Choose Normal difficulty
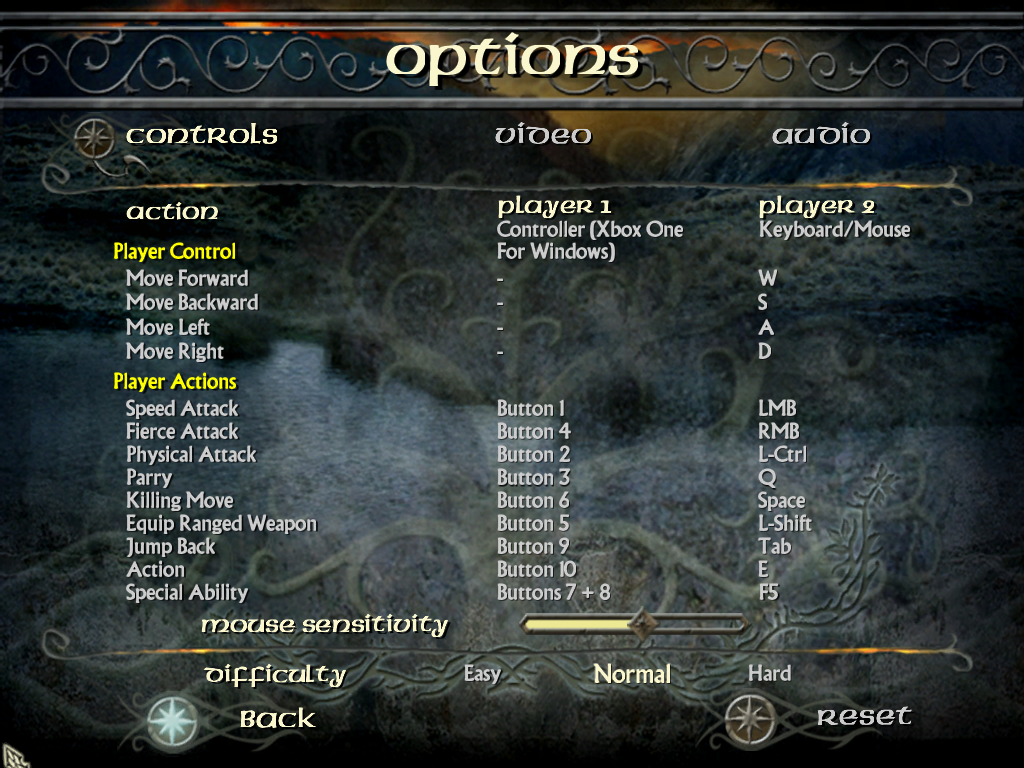The height and width of the screenshot is (768, 1024). point(632,674)
